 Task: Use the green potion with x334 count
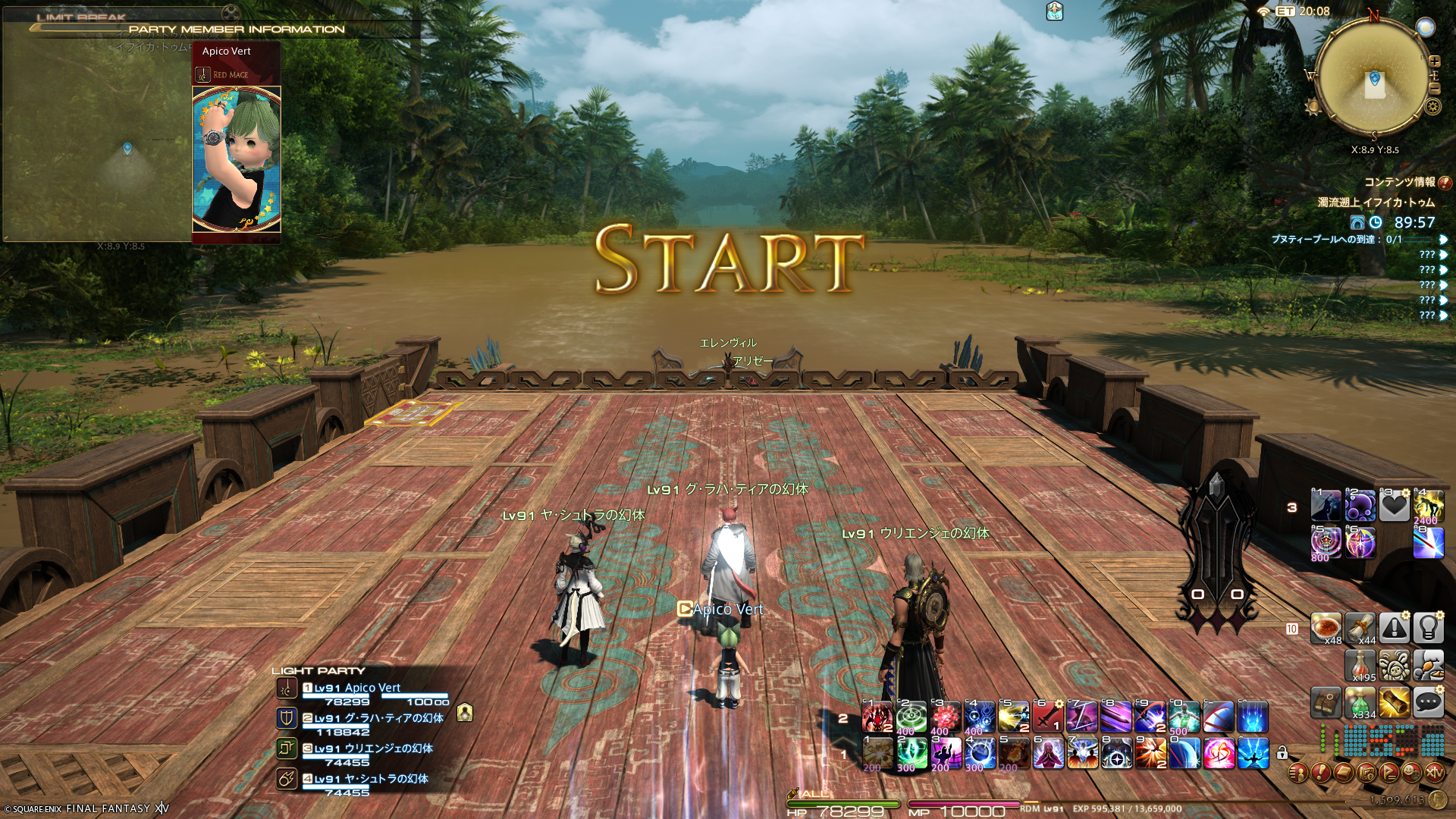[x=1360, y=703]
